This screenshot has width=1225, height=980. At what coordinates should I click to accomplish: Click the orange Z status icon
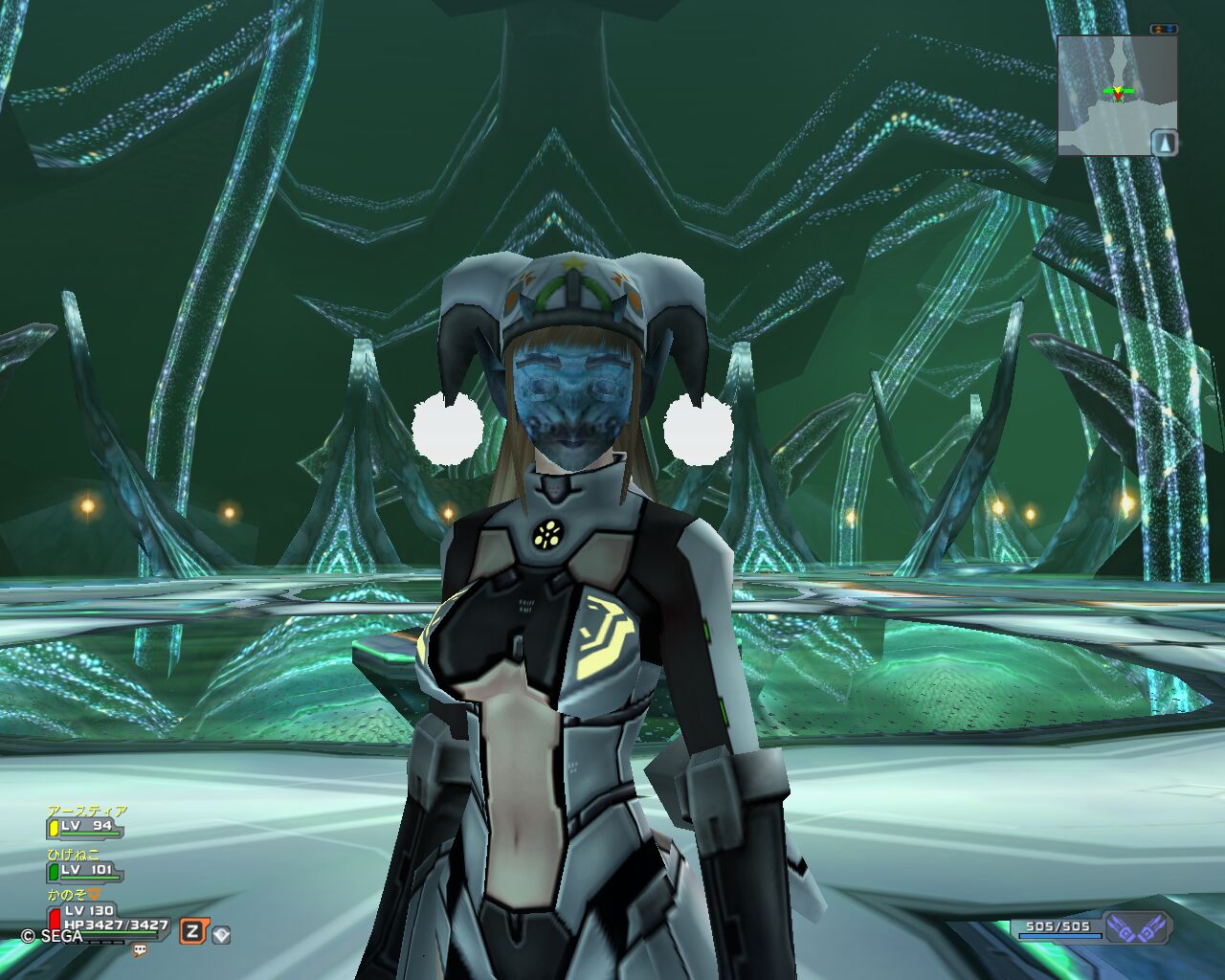coord(193,931)
